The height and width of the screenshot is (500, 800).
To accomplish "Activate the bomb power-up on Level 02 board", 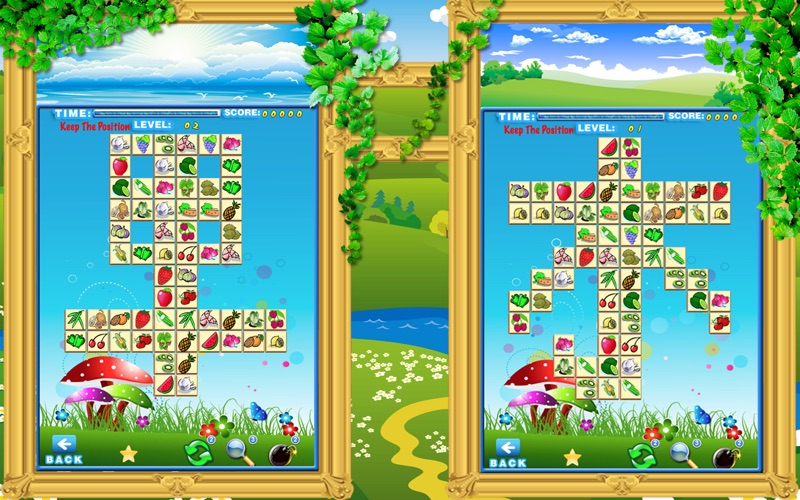I will click(x=282, y=454).
